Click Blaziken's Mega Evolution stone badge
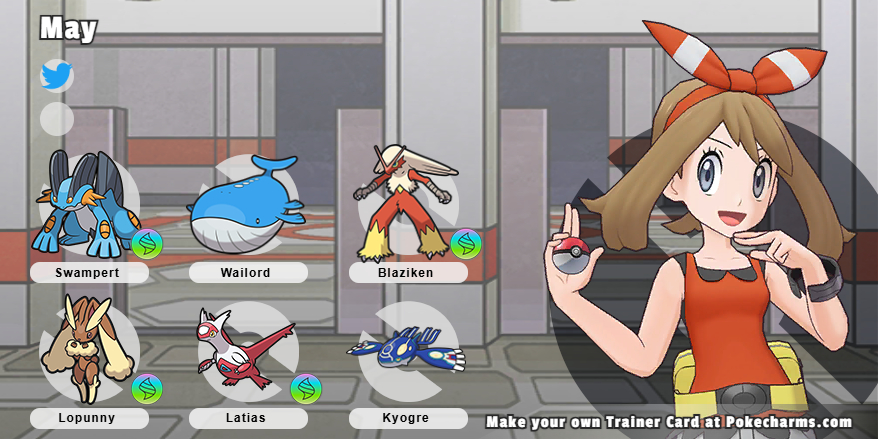Viewport: 878px width, 439px height. click(x=465, y=244)
